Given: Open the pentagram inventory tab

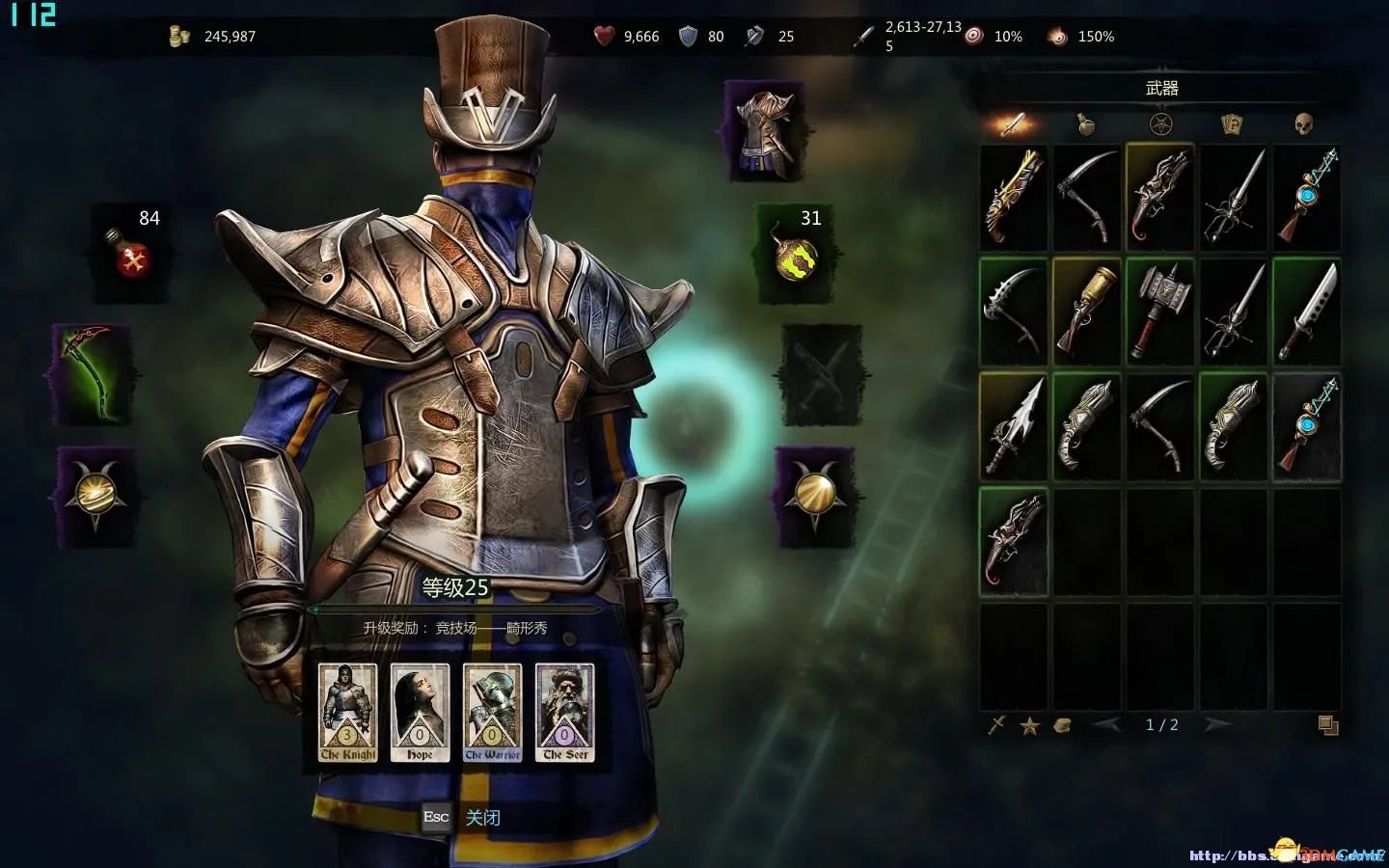Looking at the screenshot, I should pyautogui.click(x=1160, y=123).
